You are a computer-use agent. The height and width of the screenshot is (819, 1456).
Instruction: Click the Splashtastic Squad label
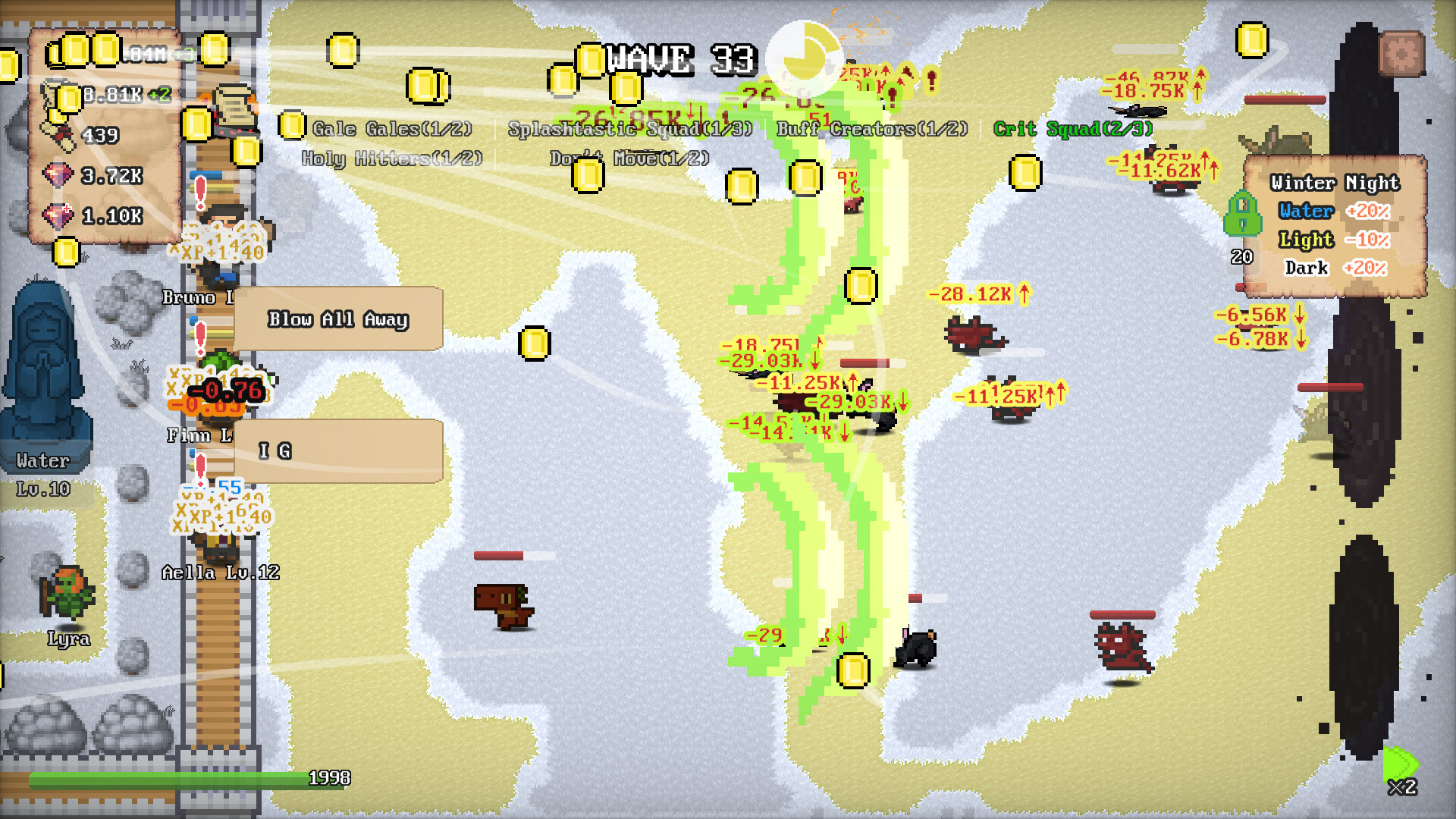(629, 129)
